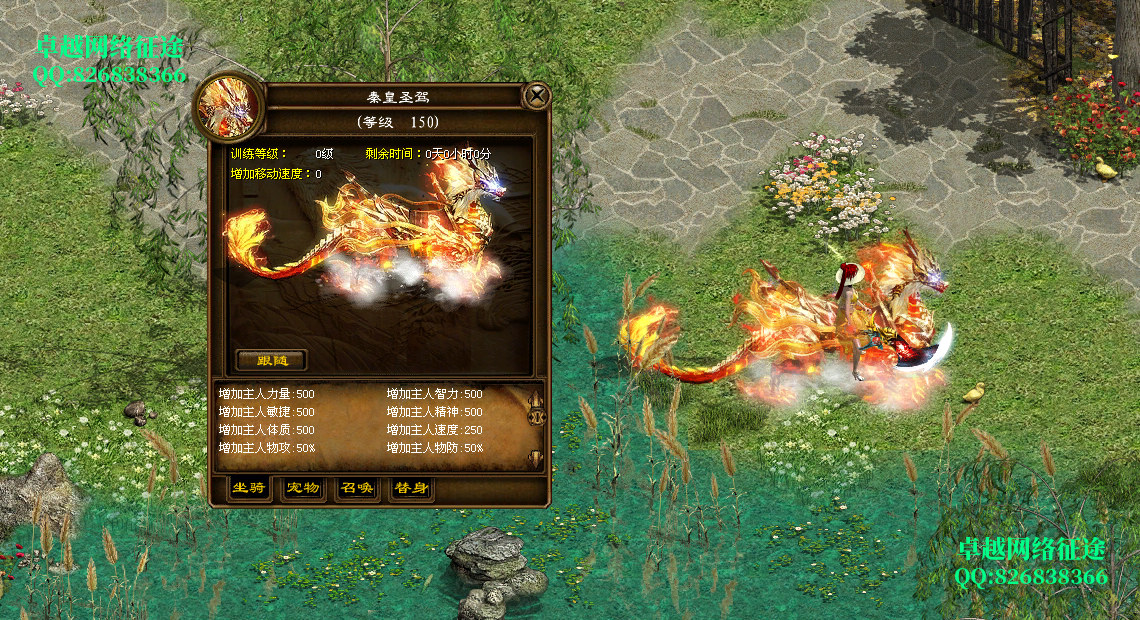Select the 召唤 summon tab
Viewport: 1140px width, 620px height.
pyautogui.click(x=357, y=489)
